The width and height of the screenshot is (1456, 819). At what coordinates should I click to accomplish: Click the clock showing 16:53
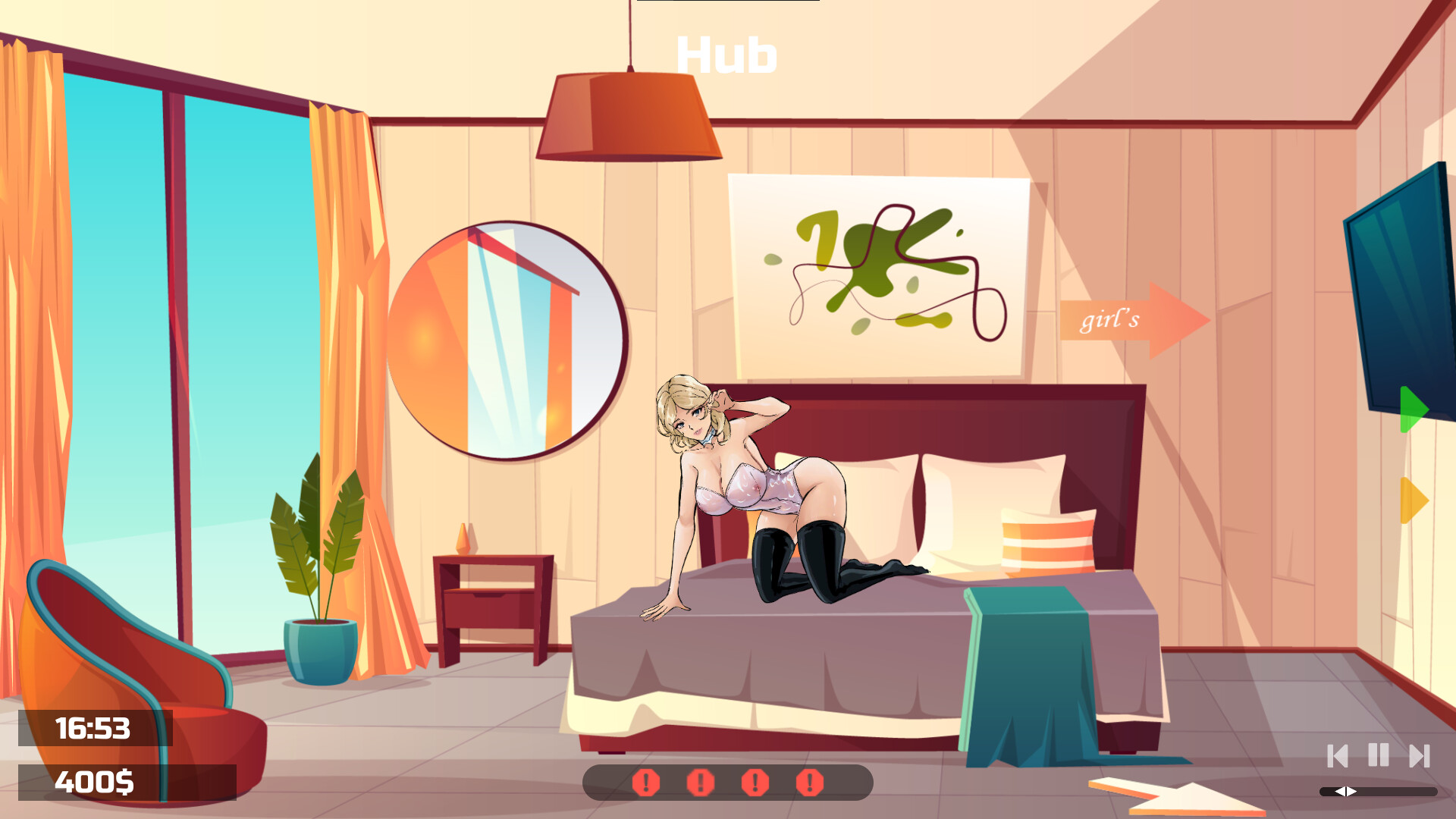coord(95,730)
